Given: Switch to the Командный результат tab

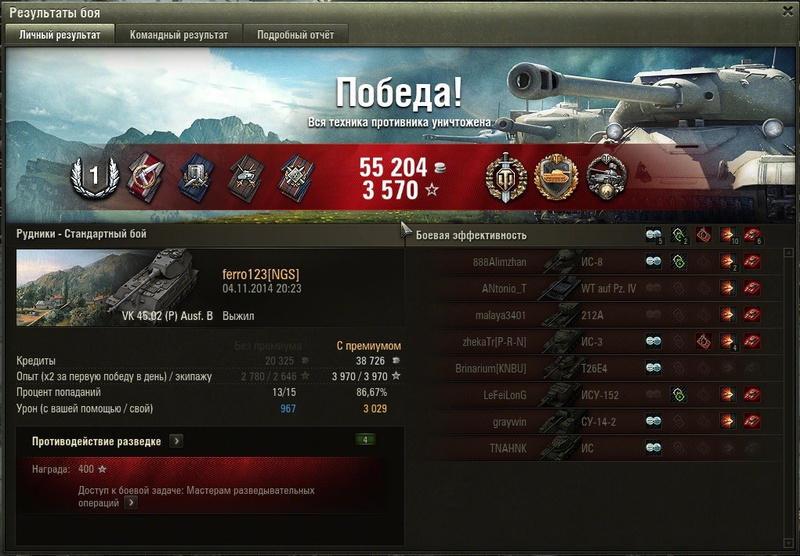Looking at the screenshot, I should point(179,35).
